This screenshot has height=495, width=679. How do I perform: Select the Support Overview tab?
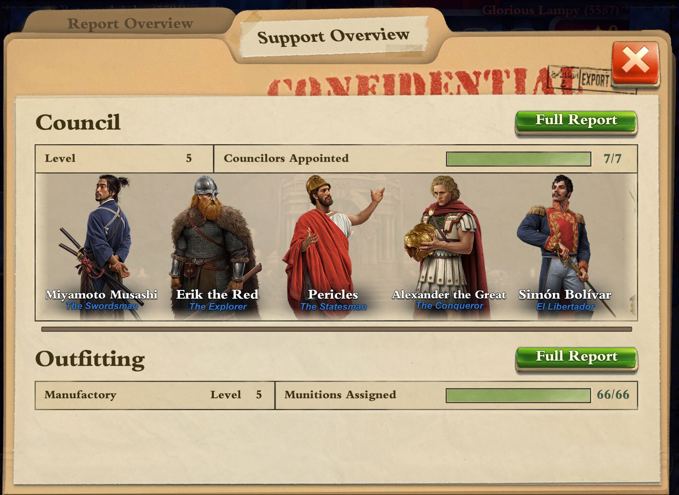tap(332, 36)
